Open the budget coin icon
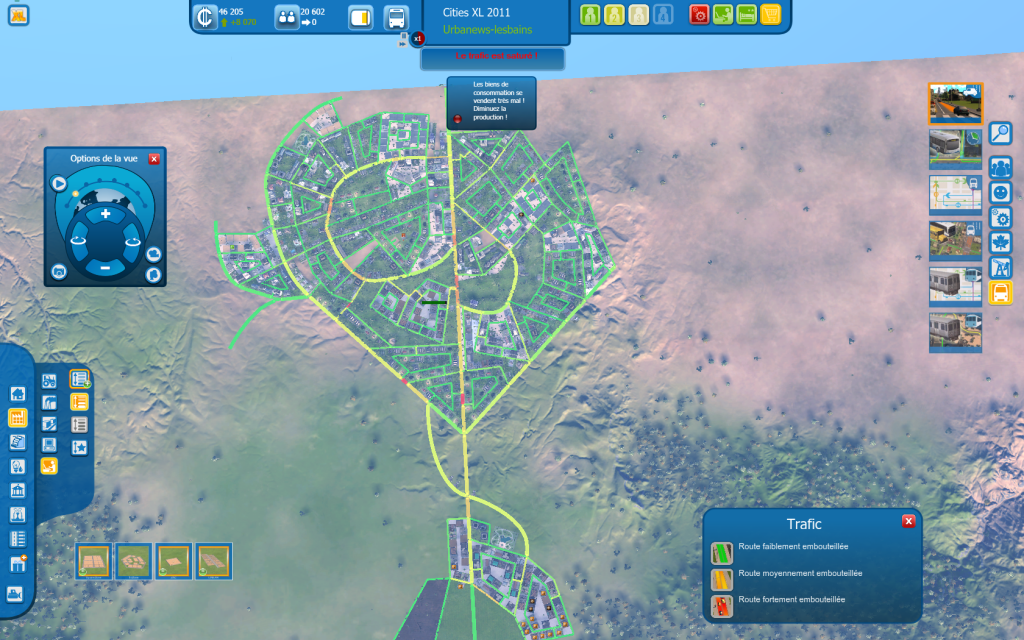Image resolution: width=1024 pixels, height=640 pixels. [206, 17]
